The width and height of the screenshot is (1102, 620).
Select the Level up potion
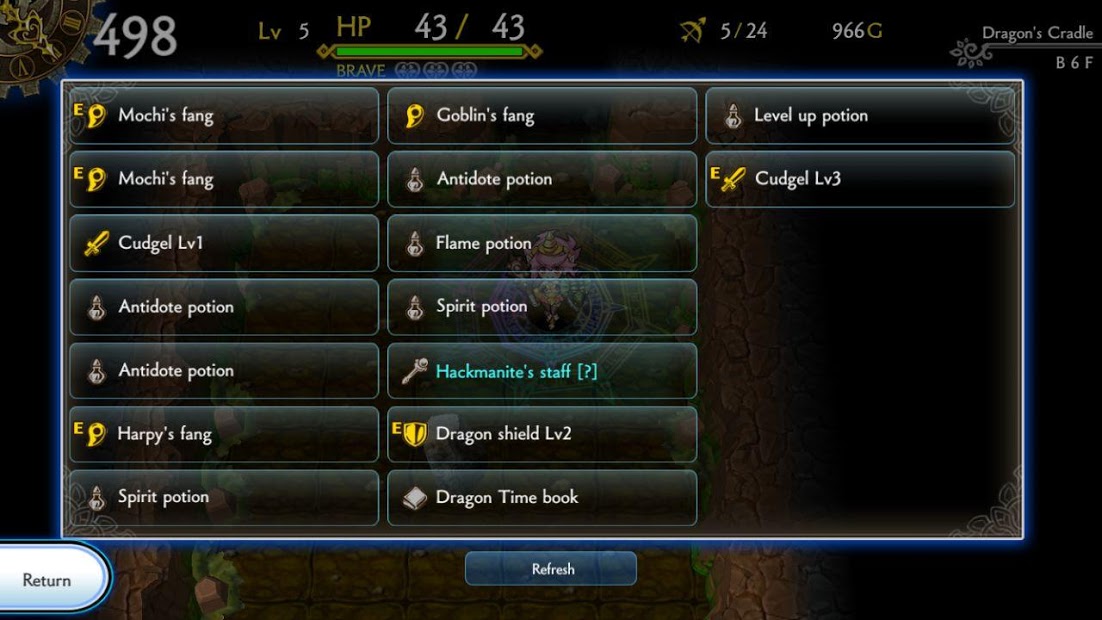860,116
